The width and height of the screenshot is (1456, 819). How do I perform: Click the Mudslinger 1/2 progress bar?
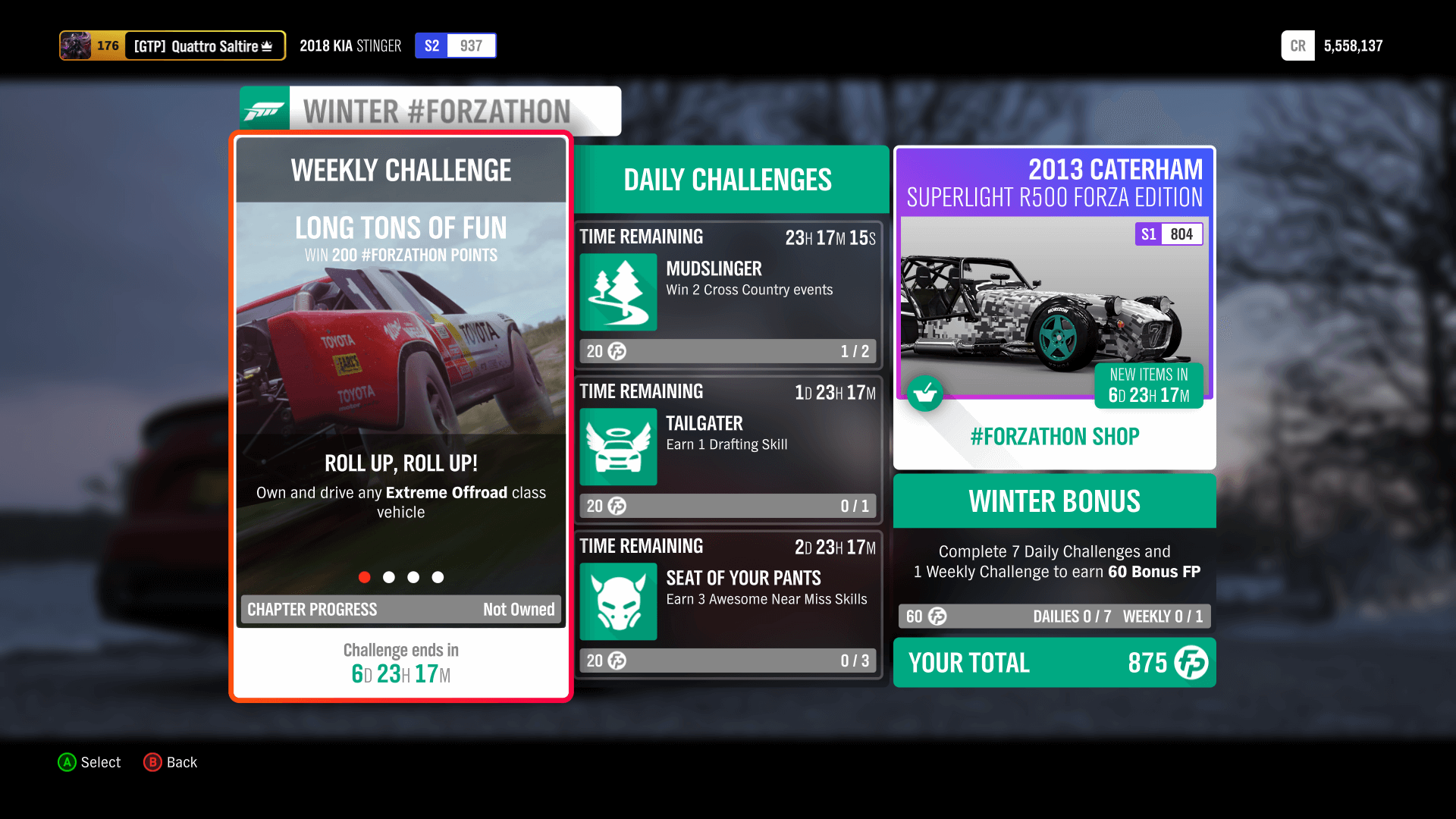point(727,350)
